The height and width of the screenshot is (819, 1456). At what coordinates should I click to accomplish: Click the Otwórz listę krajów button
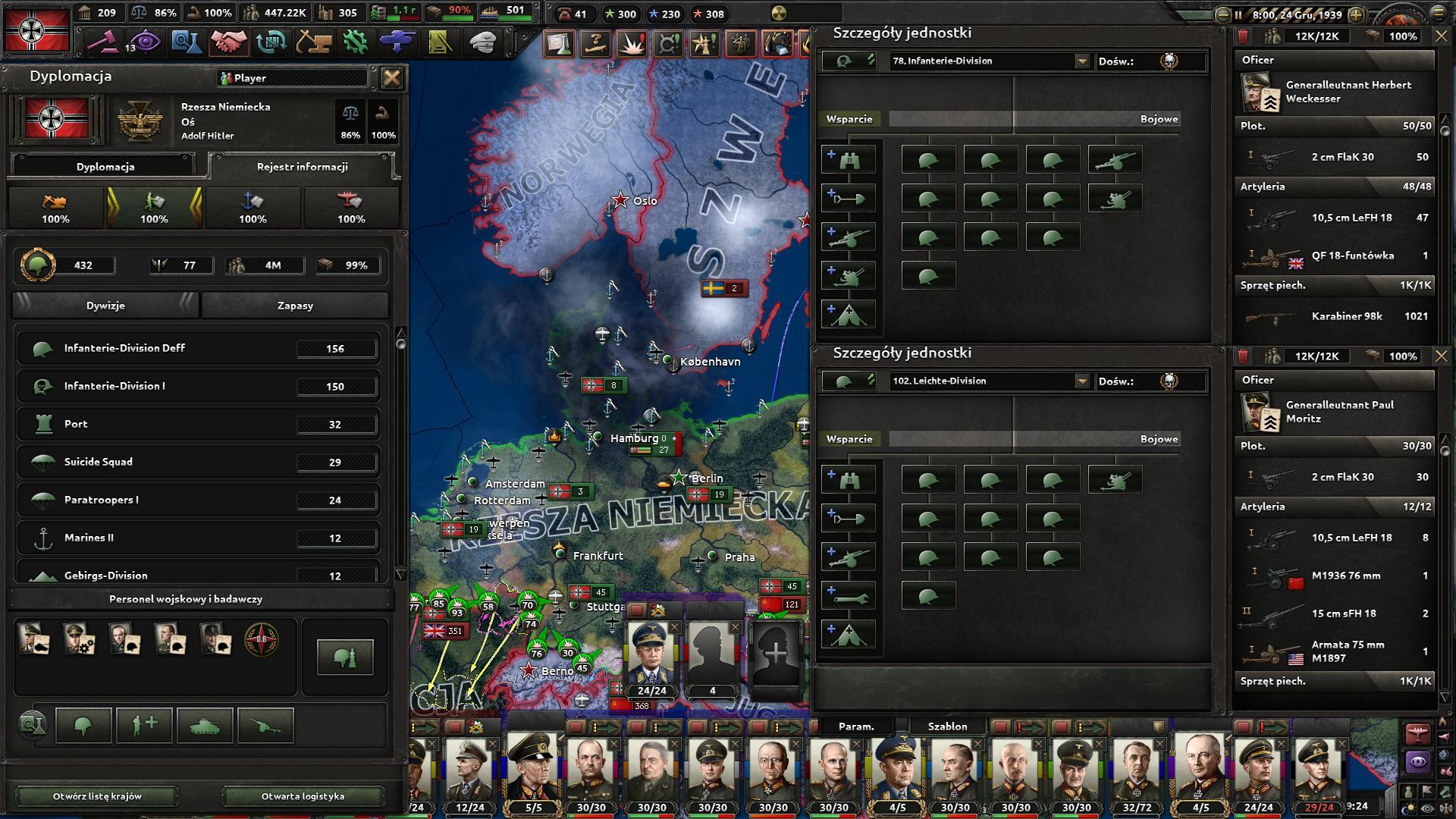coord(97,796)
